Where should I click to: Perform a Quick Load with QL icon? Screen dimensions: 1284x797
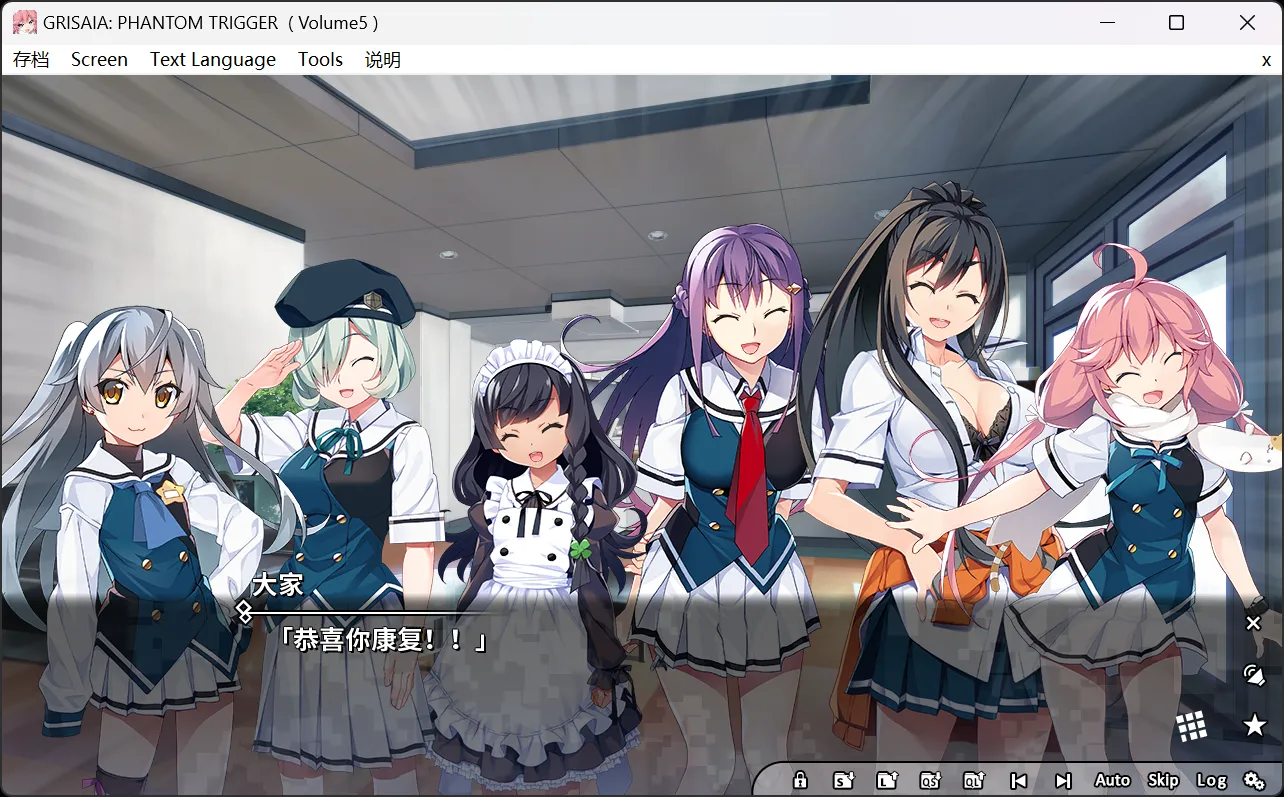coord(973,779)
